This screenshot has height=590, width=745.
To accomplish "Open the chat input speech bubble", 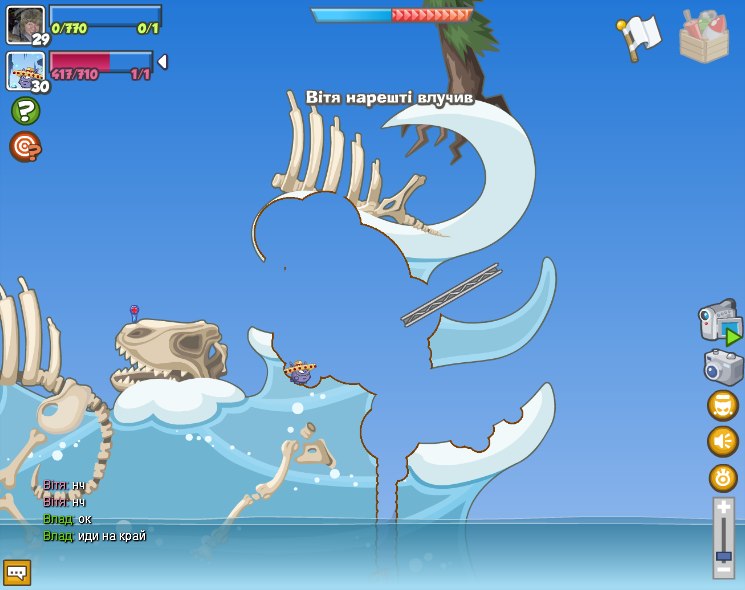I will 17,572.
